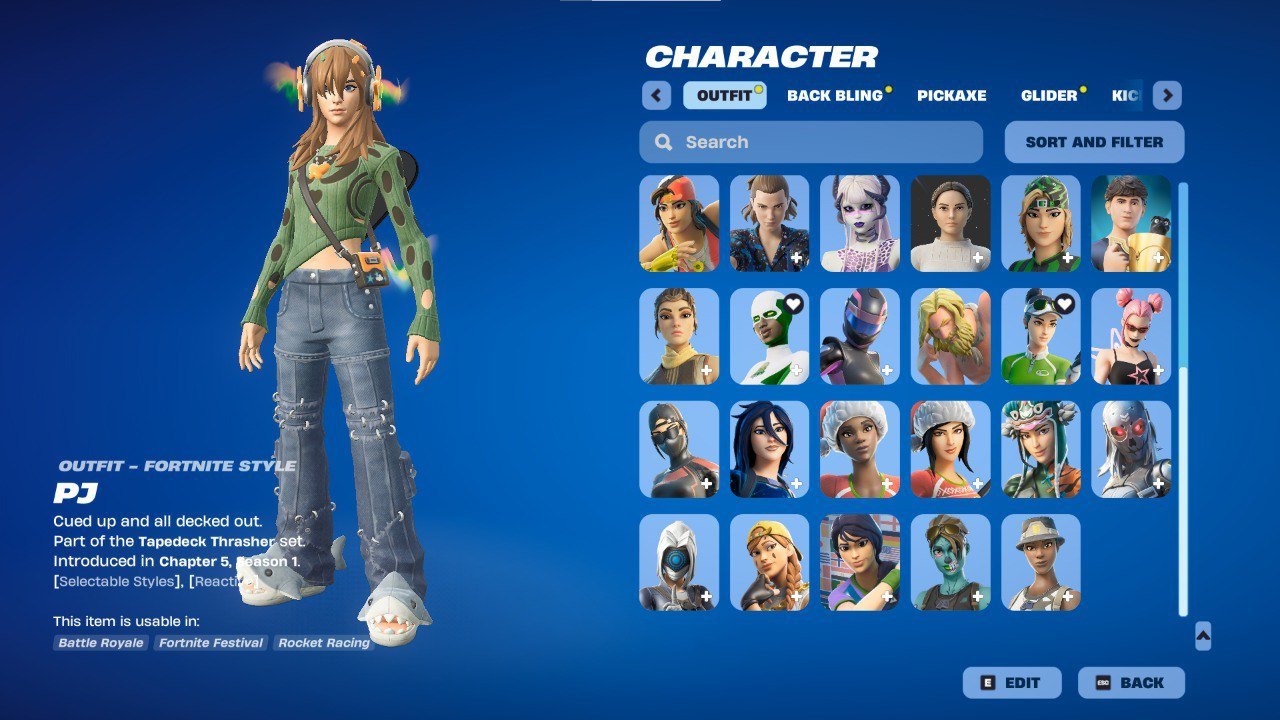Image resolution: width=1280 pixels, height=720 pixels.
Task: Click the plus styles badge on the Eleven outfit
Action: [x=797, y=258]
